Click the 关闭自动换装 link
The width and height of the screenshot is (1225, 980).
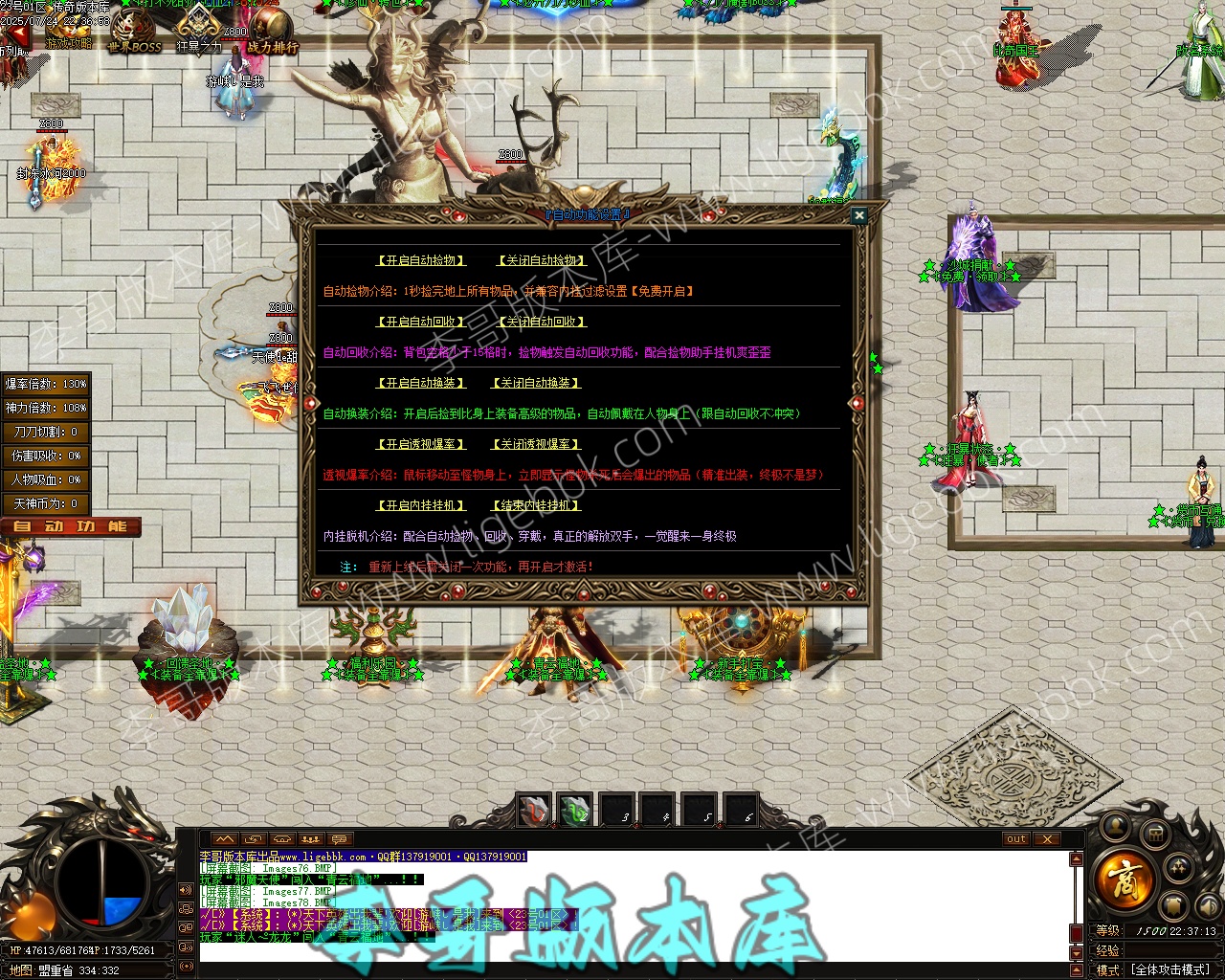tap(536, 383)
